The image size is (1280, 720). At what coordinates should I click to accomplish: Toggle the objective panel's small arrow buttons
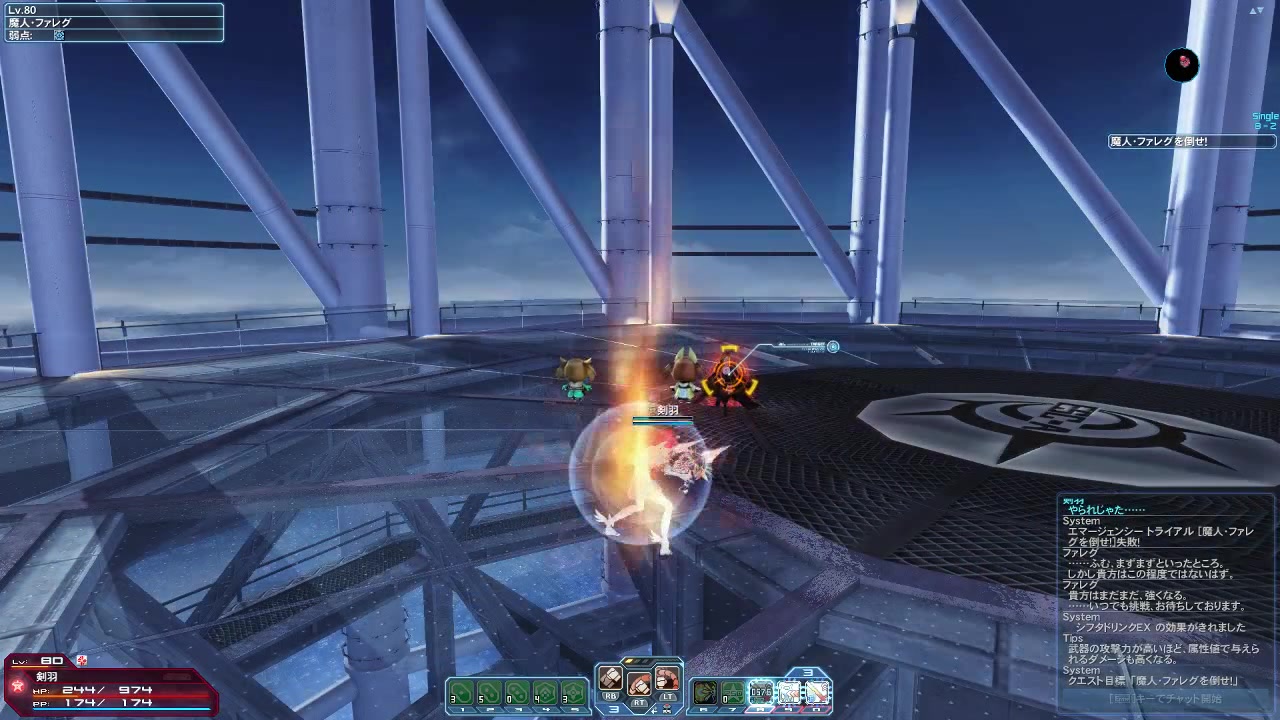tap(1256, 10)
